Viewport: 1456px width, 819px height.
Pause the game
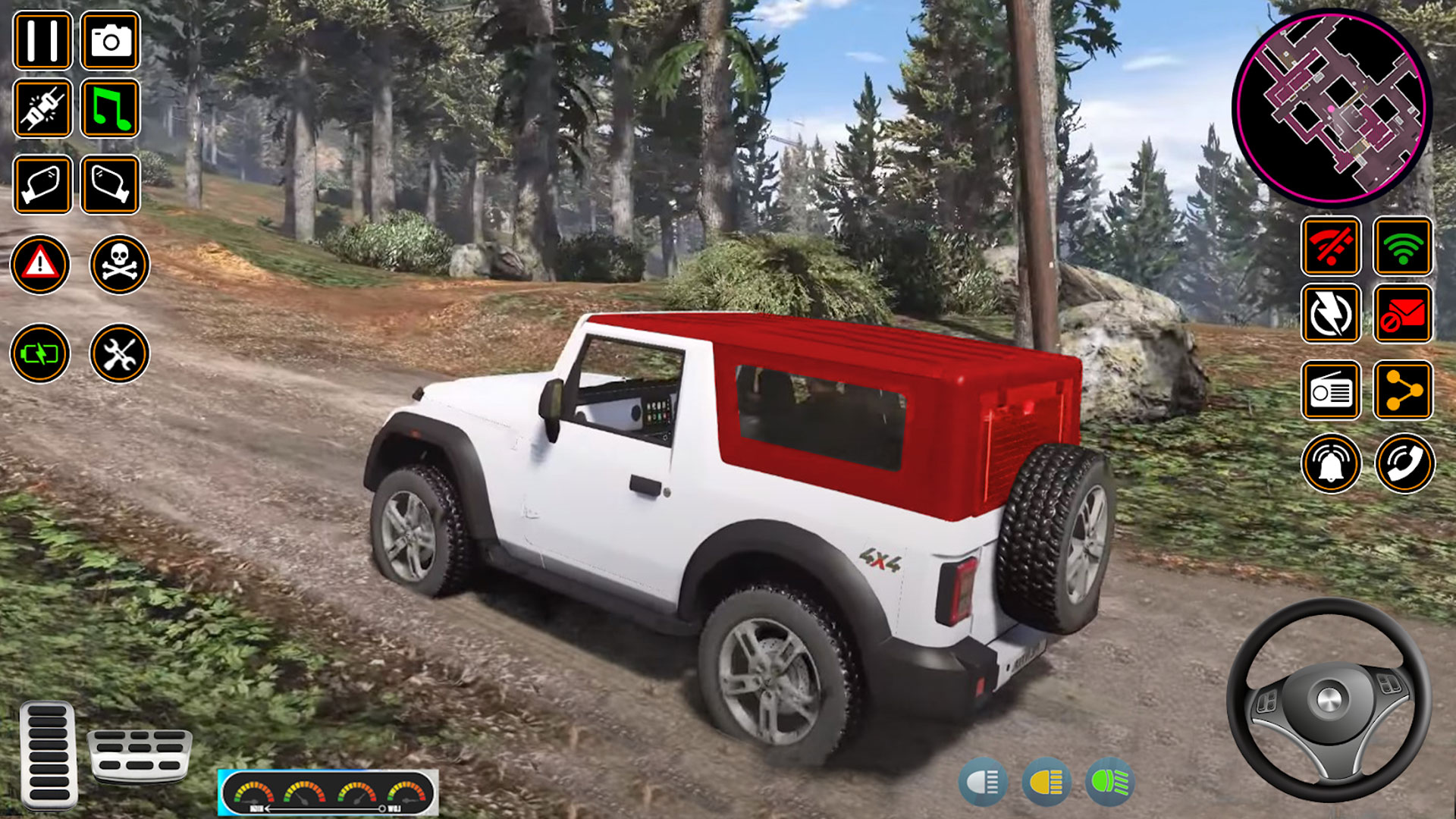pyautogui.click(x=42, y=42)
